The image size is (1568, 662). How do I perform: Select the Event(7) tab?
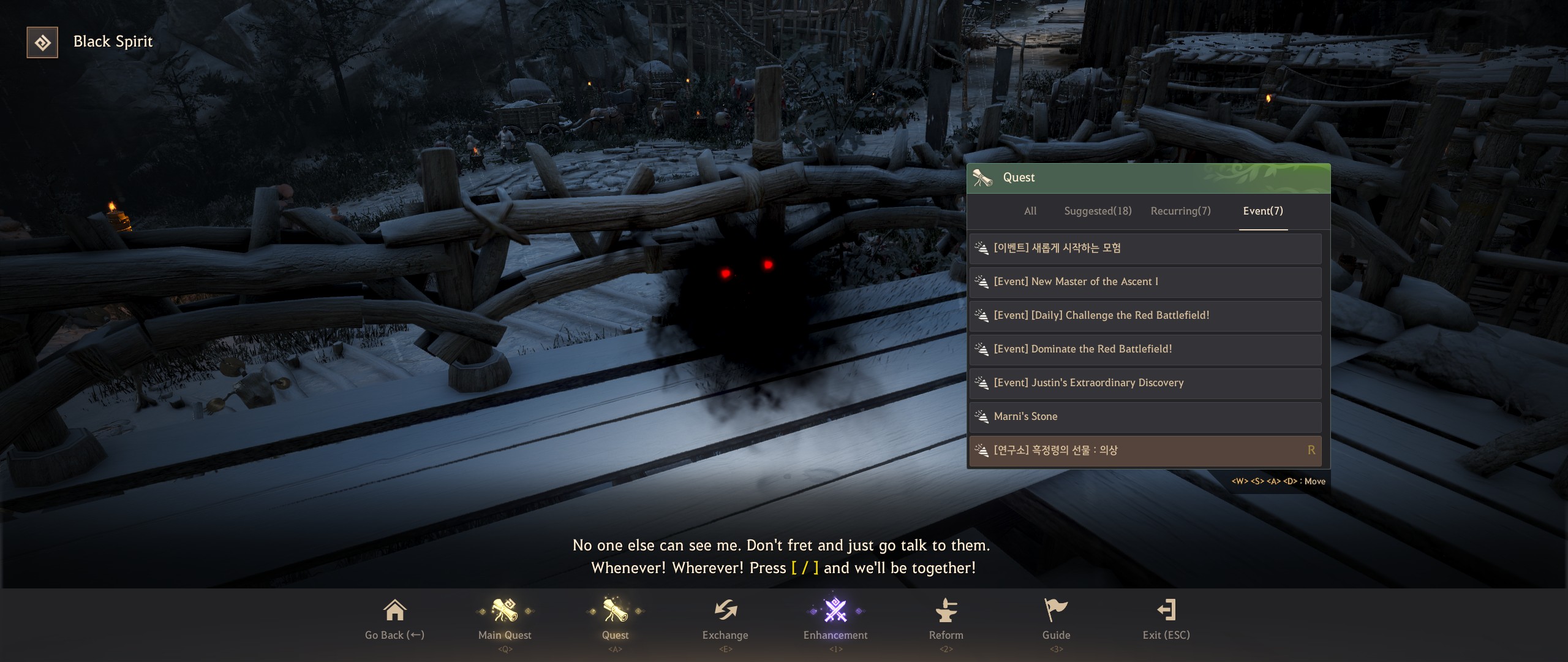point(1263,211)
